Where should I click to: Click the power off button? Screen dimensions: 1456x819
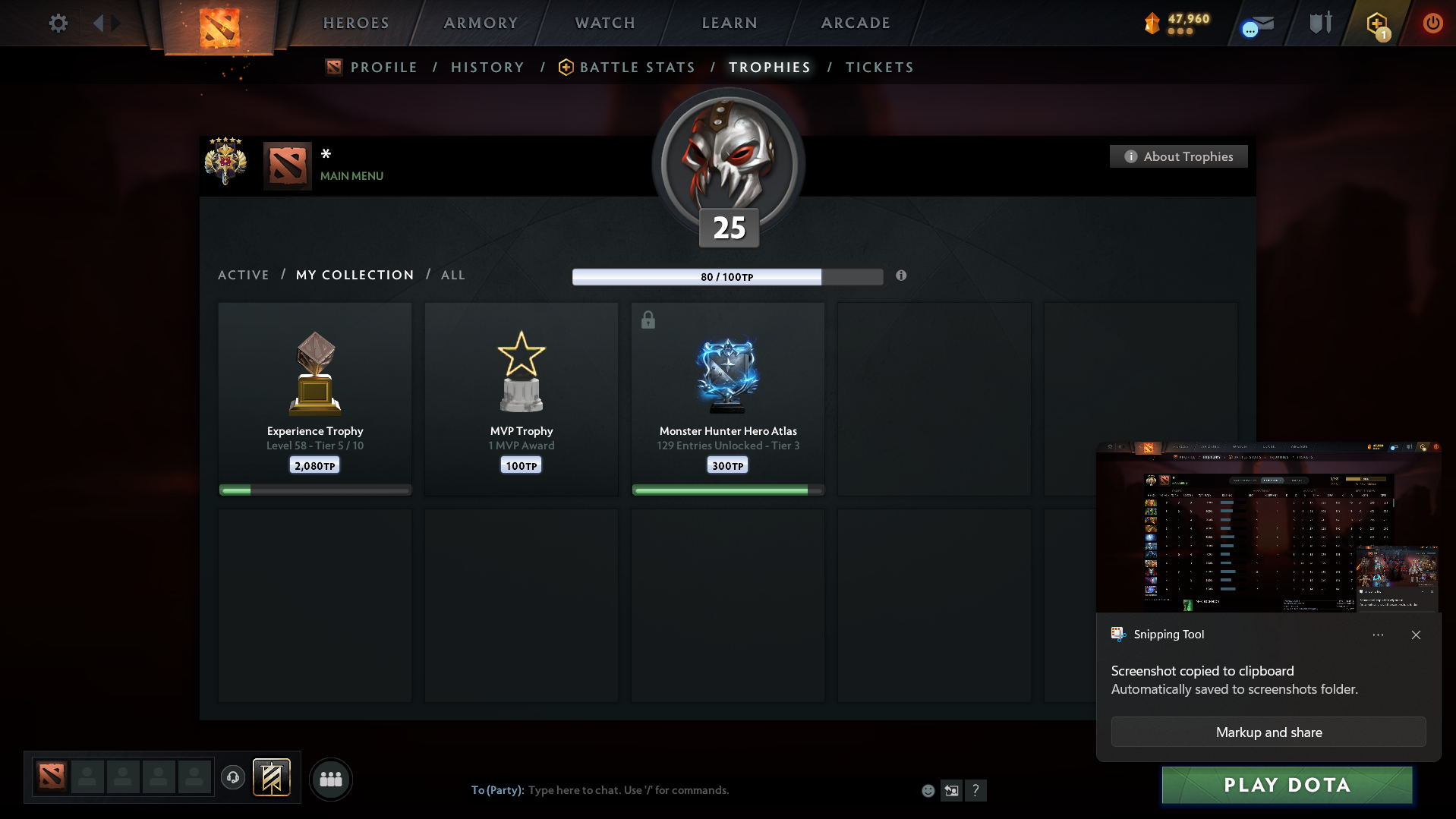(x=1432, y=23)
